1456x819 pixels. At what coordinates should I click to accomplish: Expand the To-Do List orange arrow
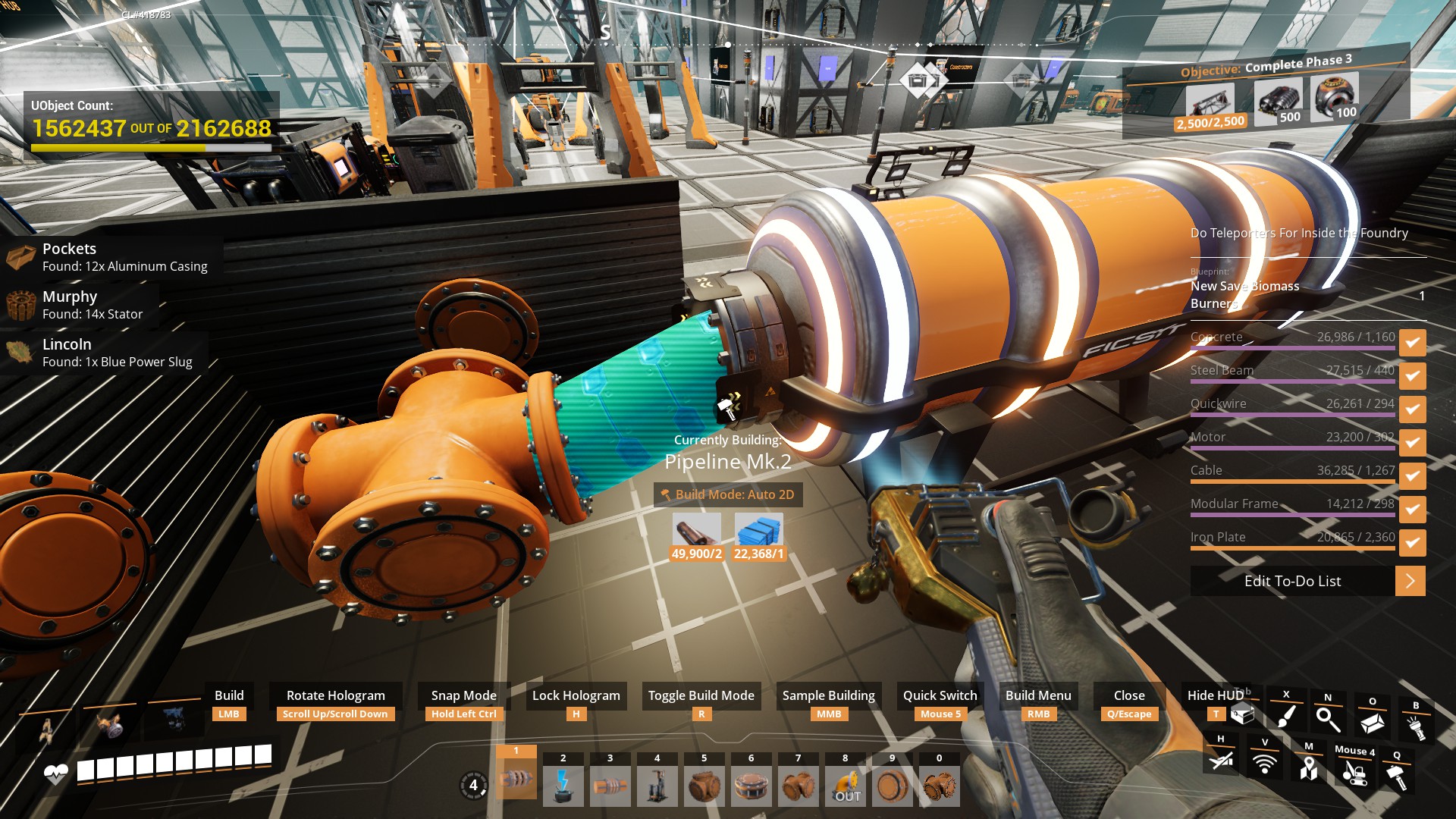click(1410, 581)
